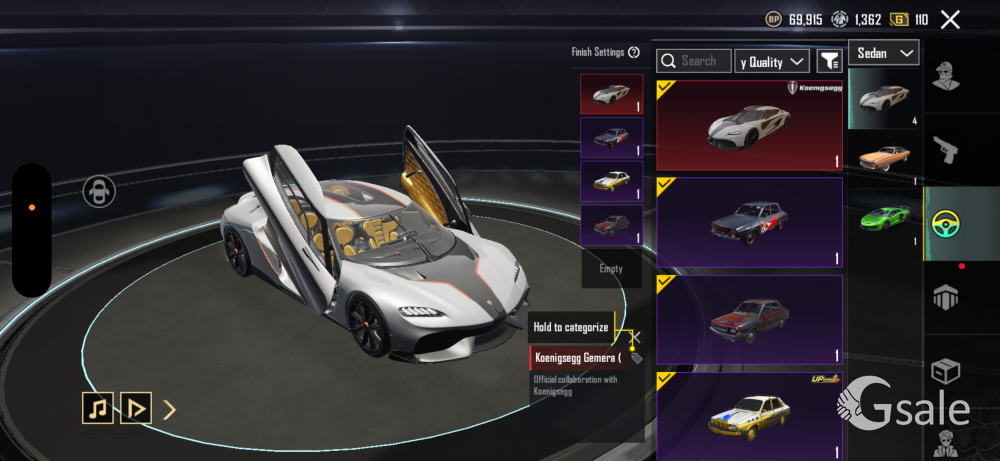Open the filter options funnel icon
Viewport: 1000px width, 461px height.
(829, 62)
